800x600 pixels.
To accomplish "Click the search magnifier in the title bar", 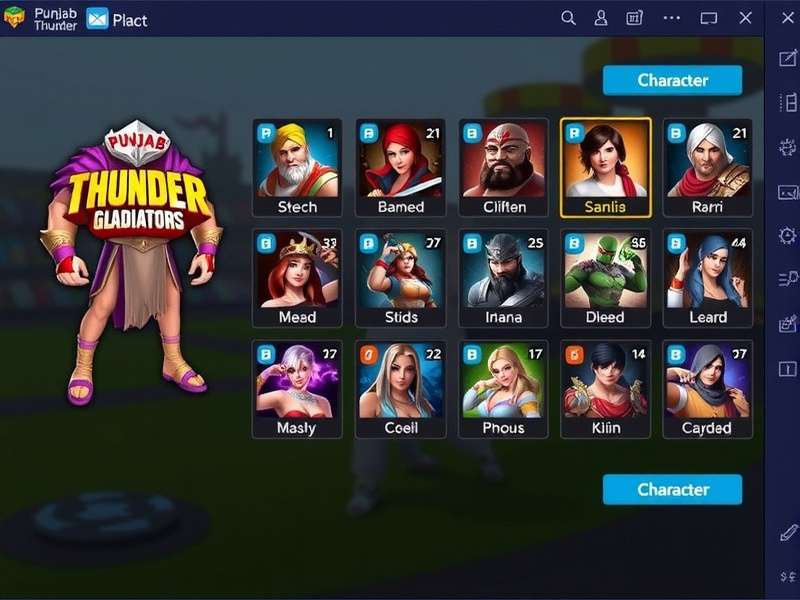I will click(x=568, y=18).
